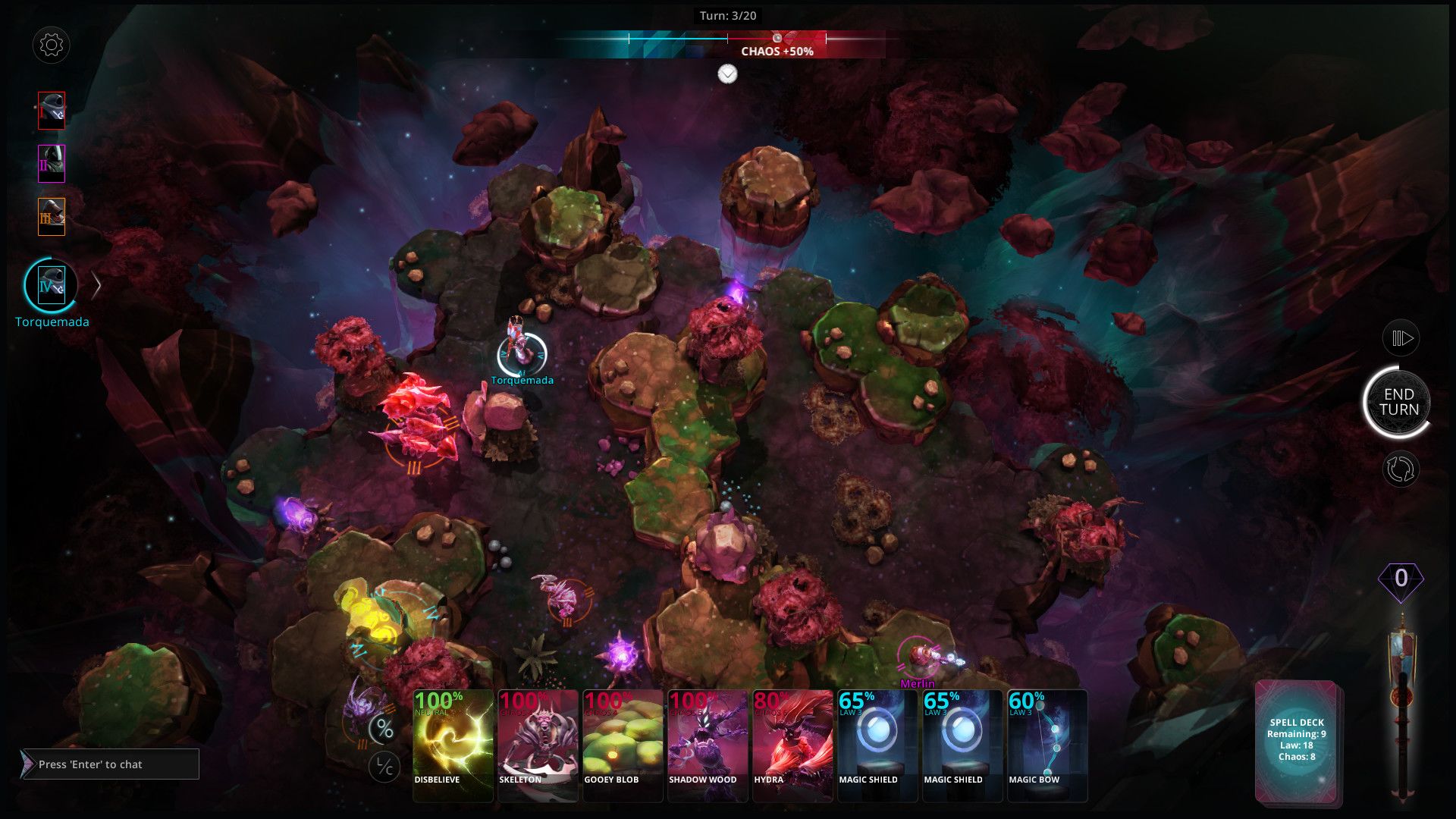Screen dimensions: 1456x819
Task: Expand the arrow beside Torquemada's portrait
Action: point(96,286)
